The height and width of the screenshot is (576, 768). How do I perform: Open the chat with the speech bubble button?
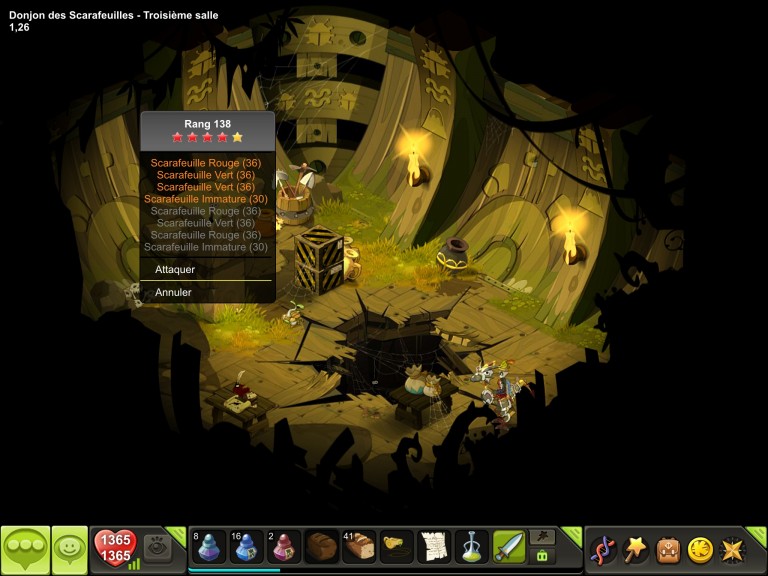[25, 549]
